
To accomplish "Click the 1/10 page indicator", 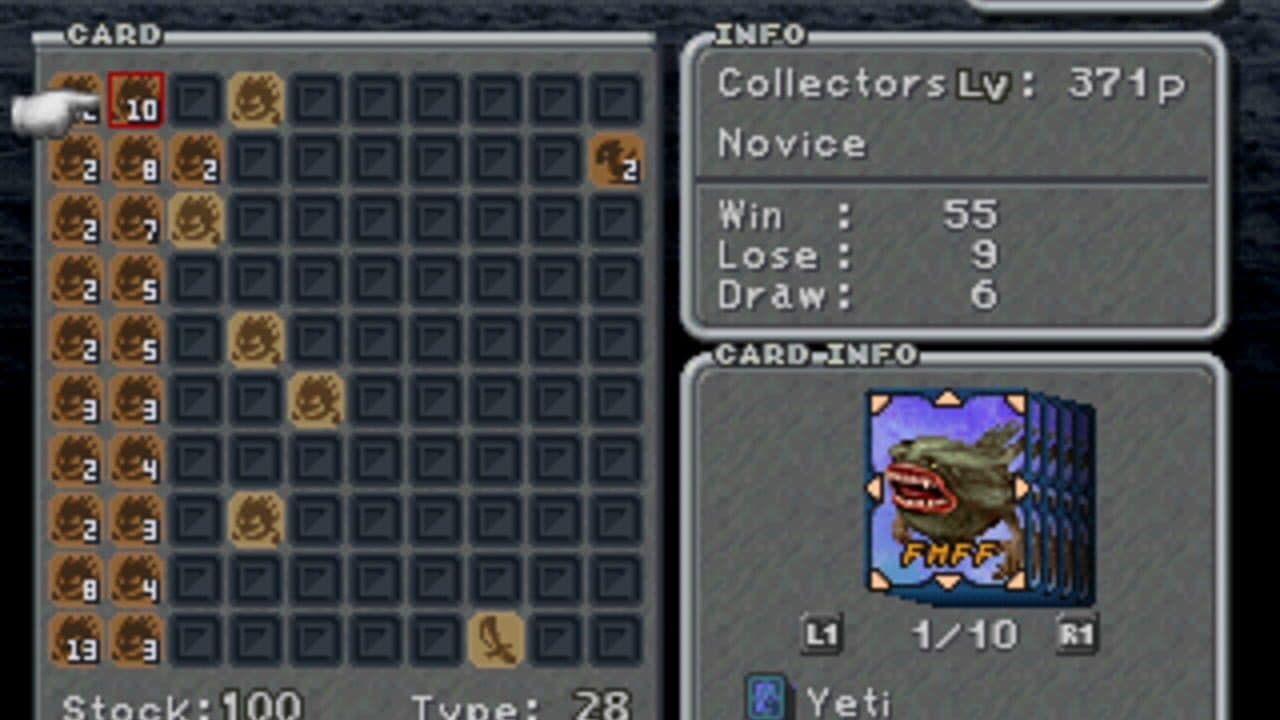I will click(x=963, y=634).
